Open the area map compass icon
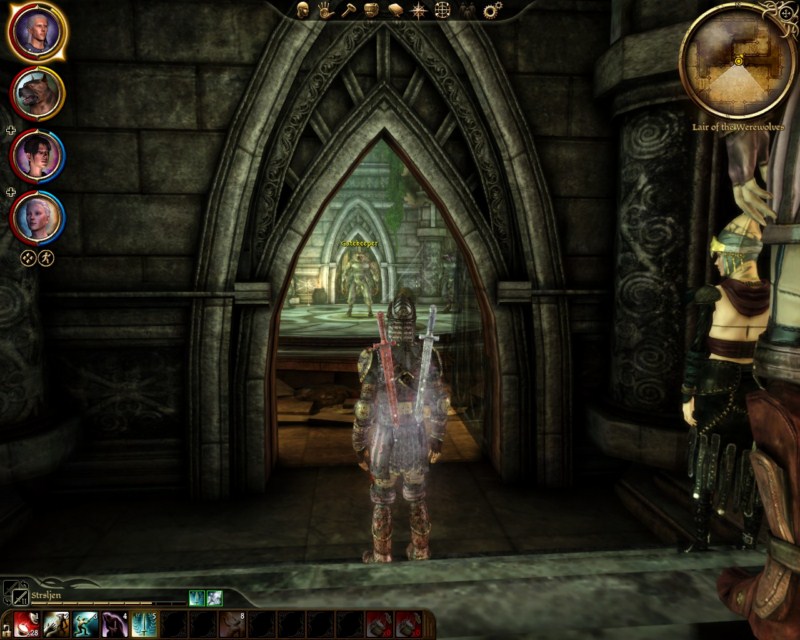The height and width of the screenshot is (640, 800). pos(417,10)
